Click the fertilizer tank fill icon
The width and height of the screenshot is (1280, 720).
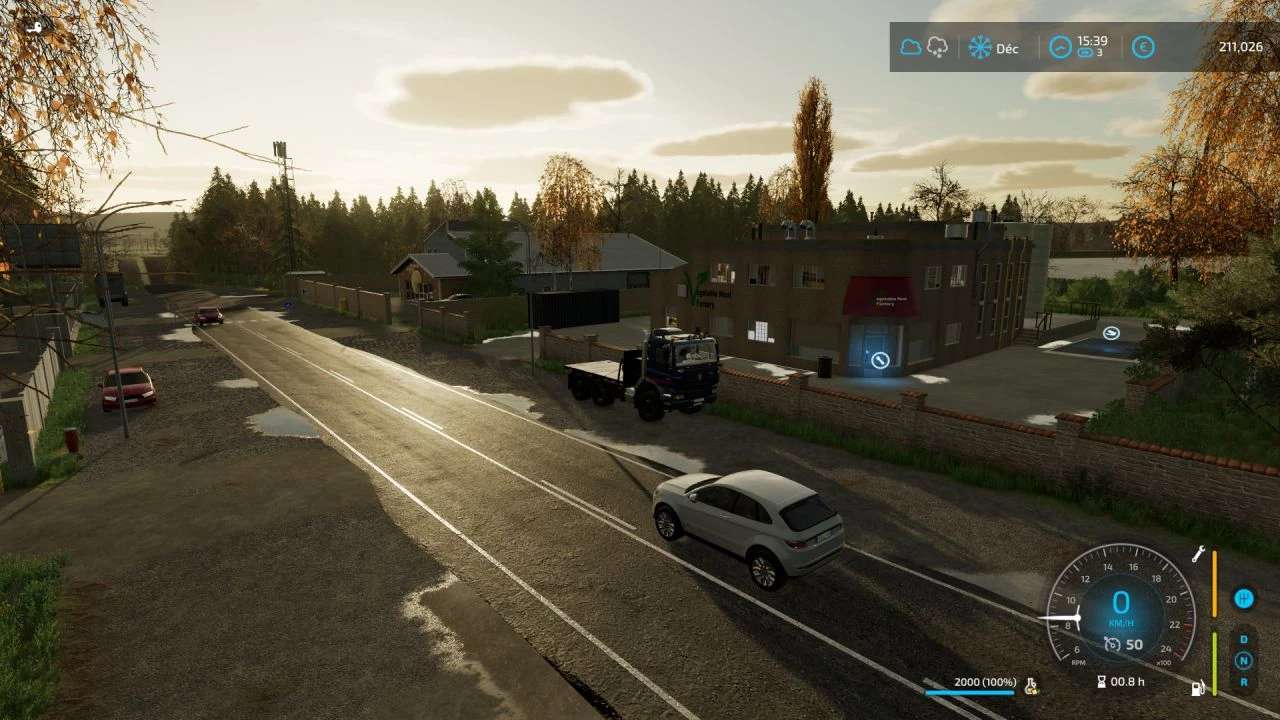pos(1031,686)
